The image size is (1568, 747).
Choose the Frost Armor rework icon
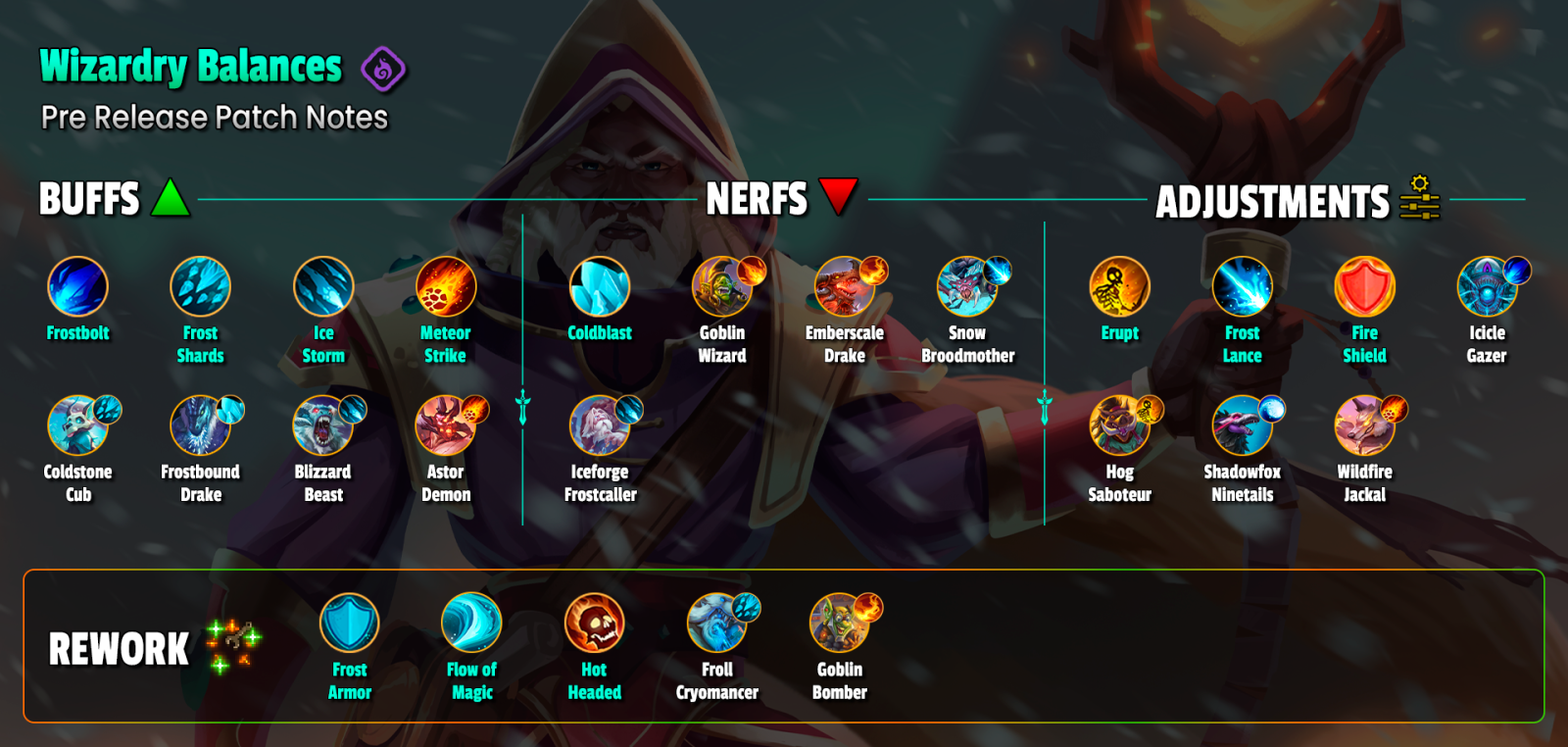(349, 622)
